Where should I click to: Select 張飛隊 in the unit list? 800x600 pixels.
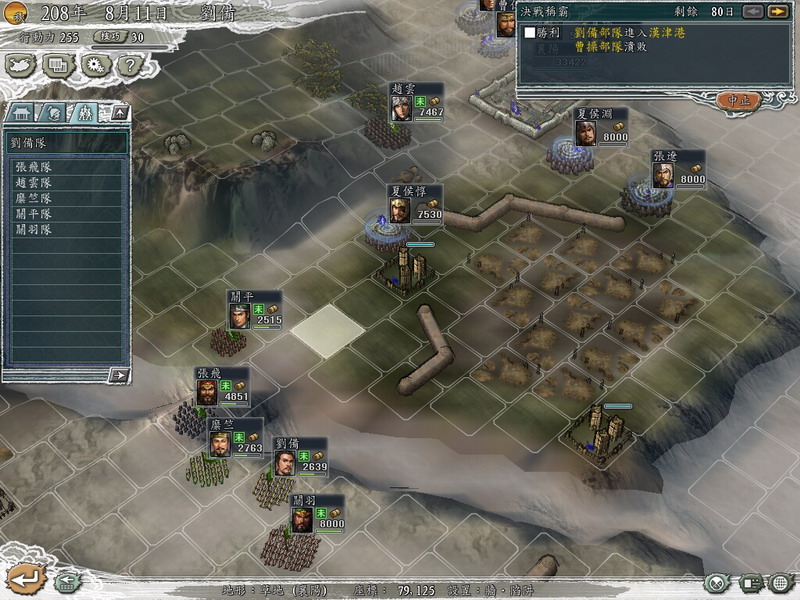[x=33, y=167]
